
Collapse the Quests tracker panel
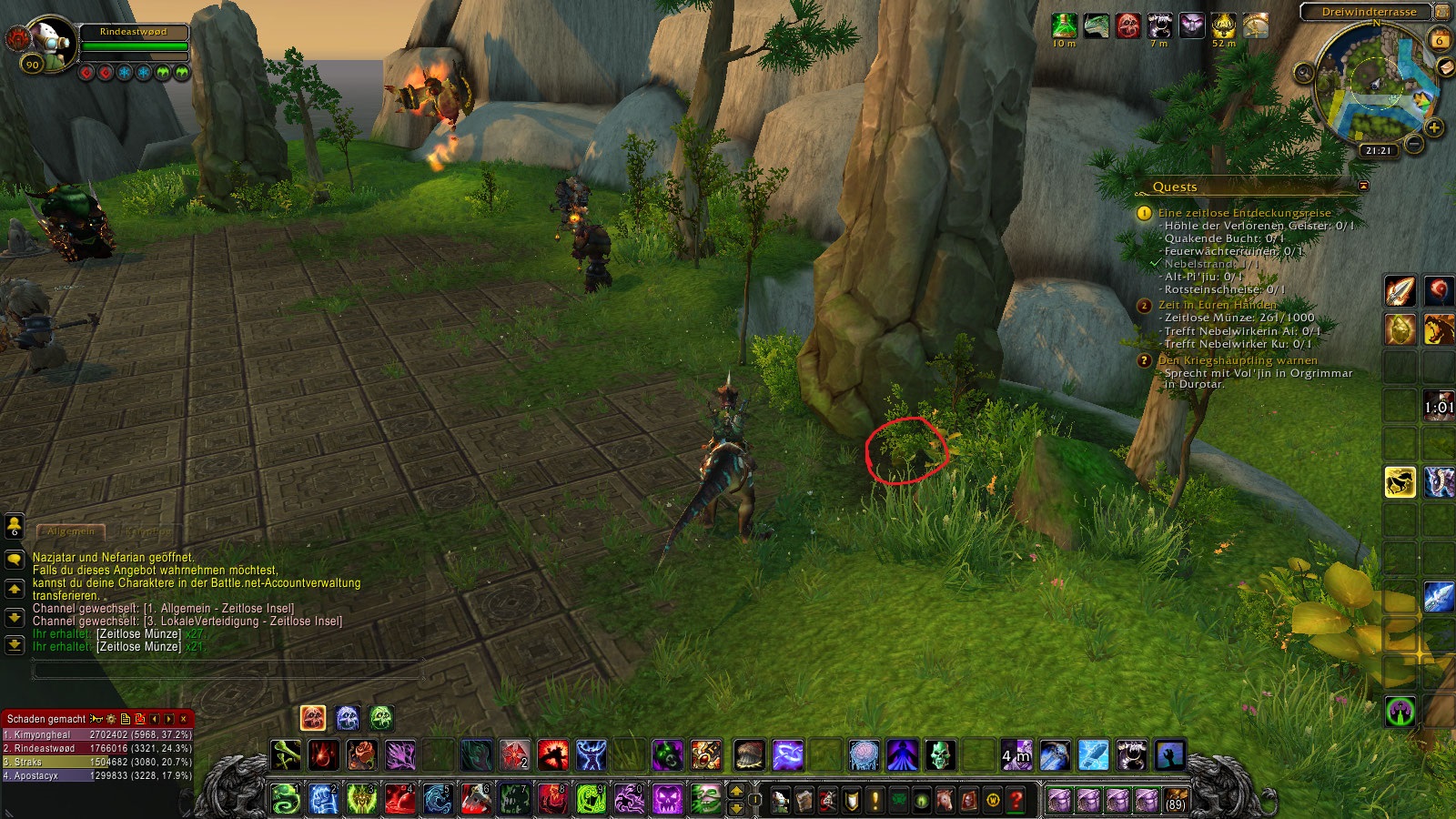[1363, 186]
